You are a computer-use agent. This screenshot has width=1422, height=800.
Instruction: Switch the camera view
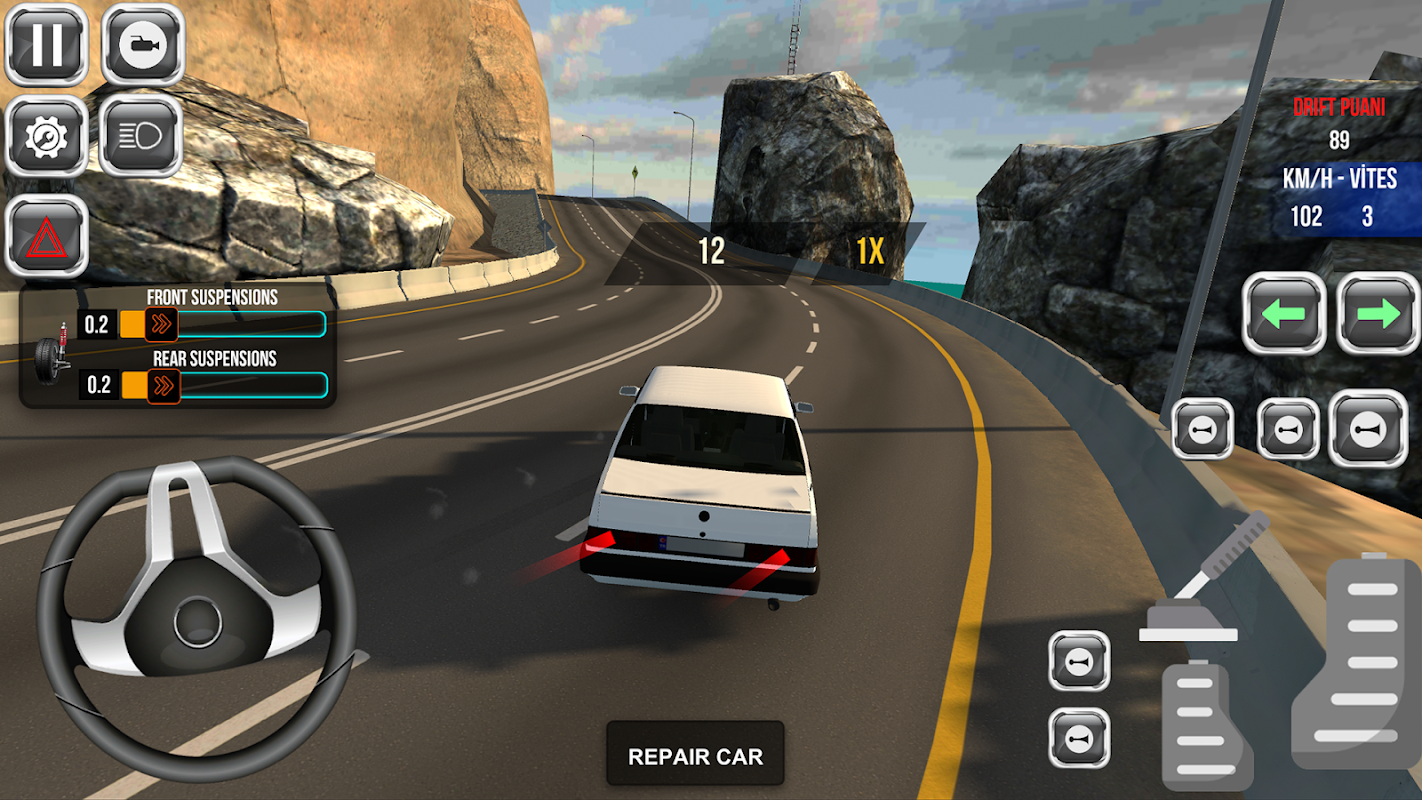pos(142,45)
